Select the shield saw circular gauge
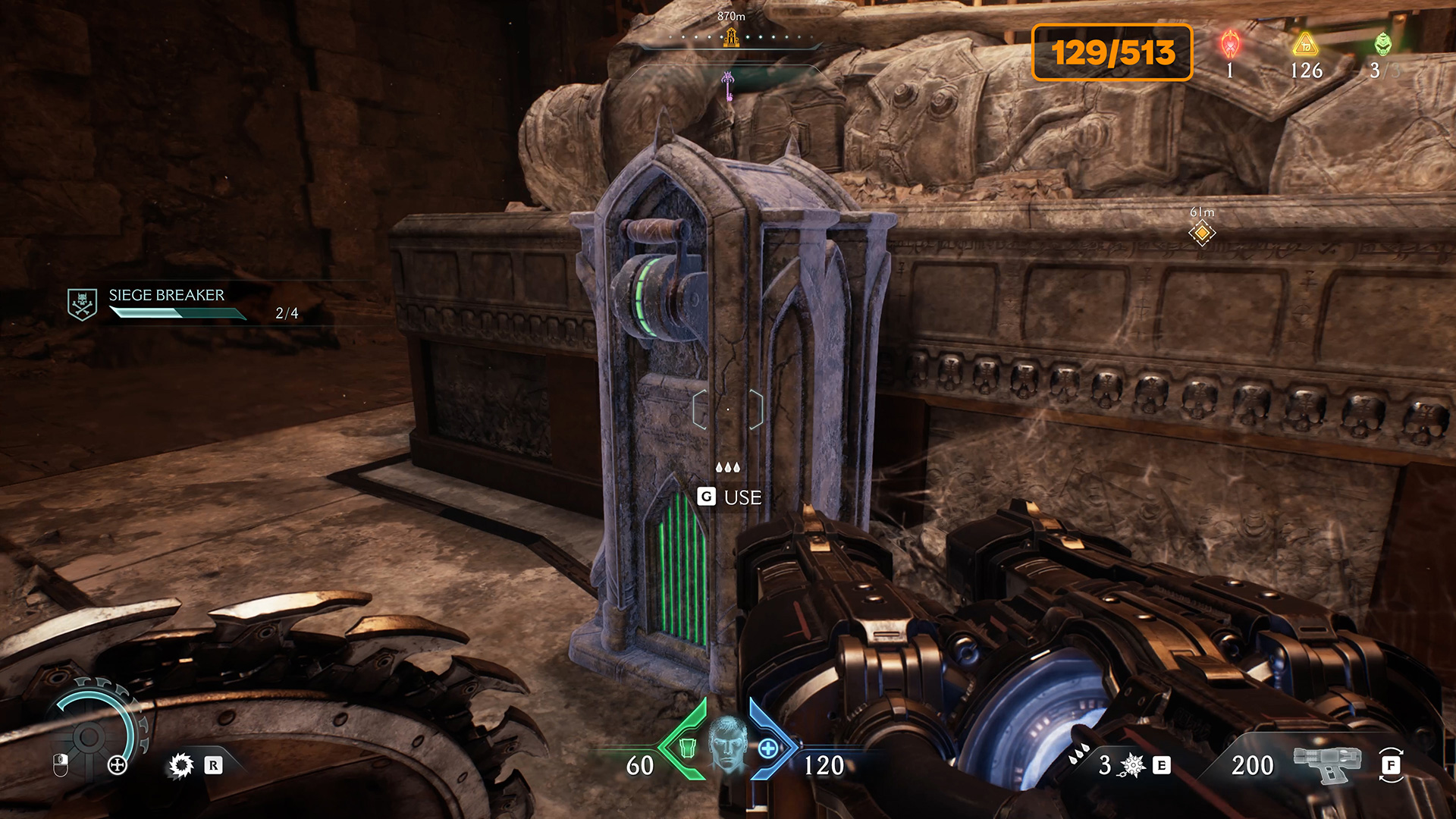 tap(90, 735)
